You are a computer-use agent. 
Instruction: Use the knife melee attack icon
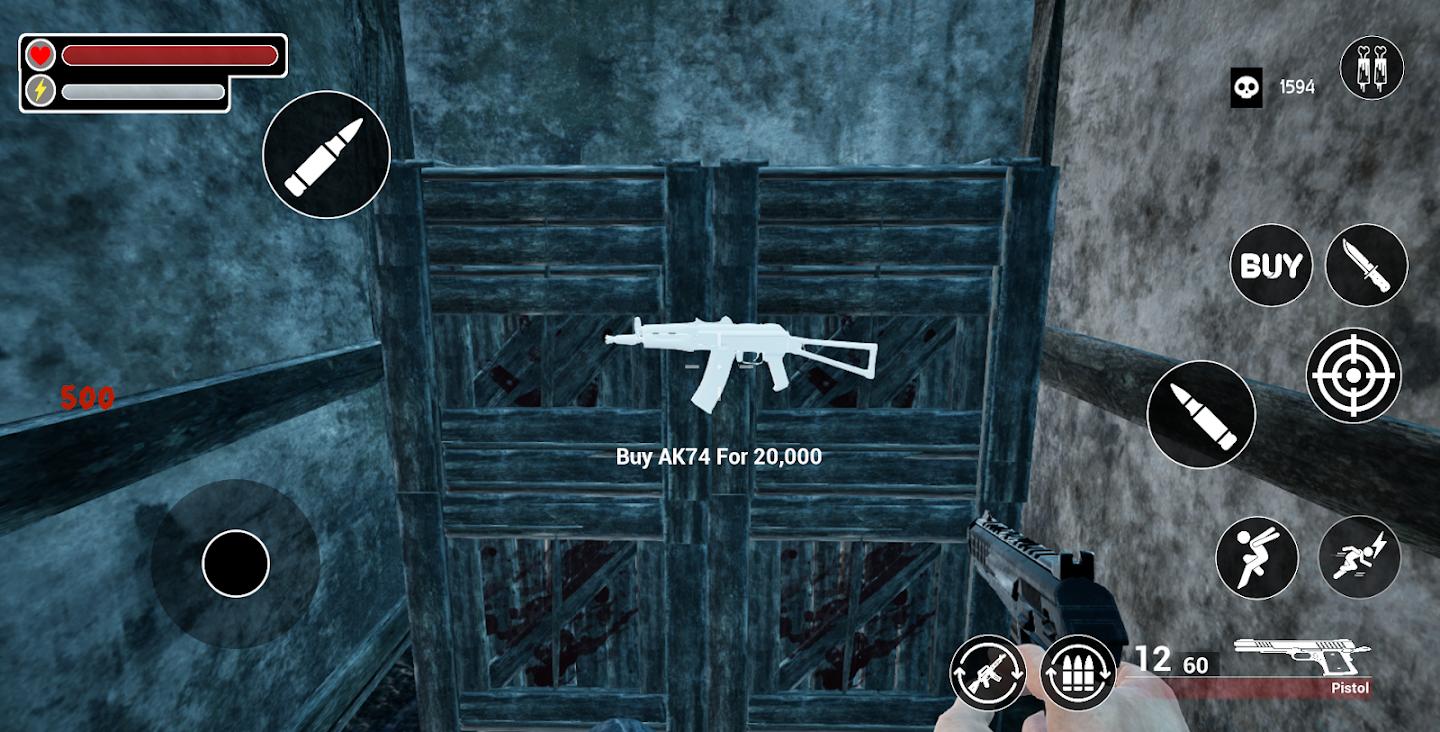1366,265
